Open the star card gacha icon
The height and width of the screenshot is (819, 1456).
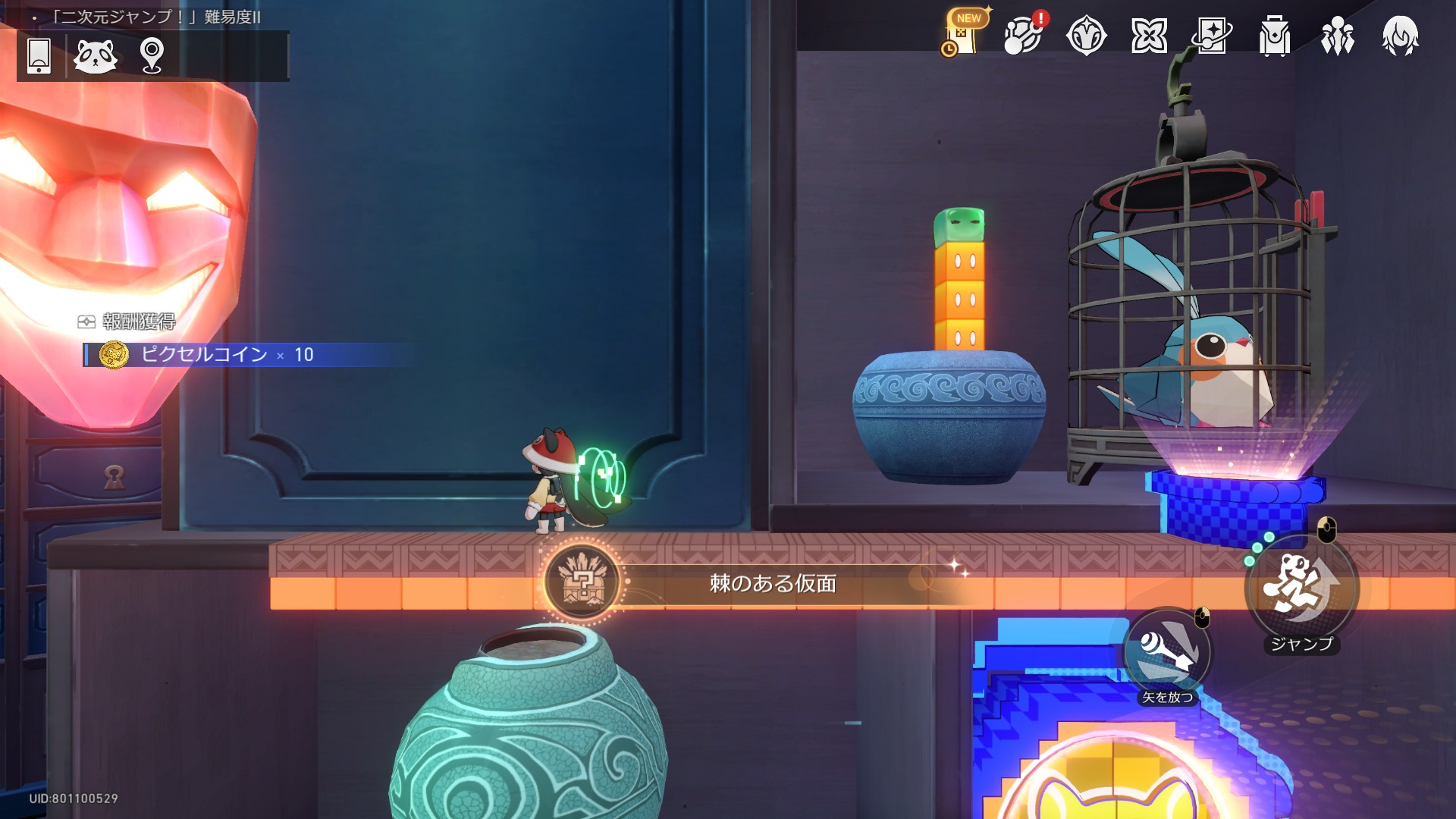1211,36
